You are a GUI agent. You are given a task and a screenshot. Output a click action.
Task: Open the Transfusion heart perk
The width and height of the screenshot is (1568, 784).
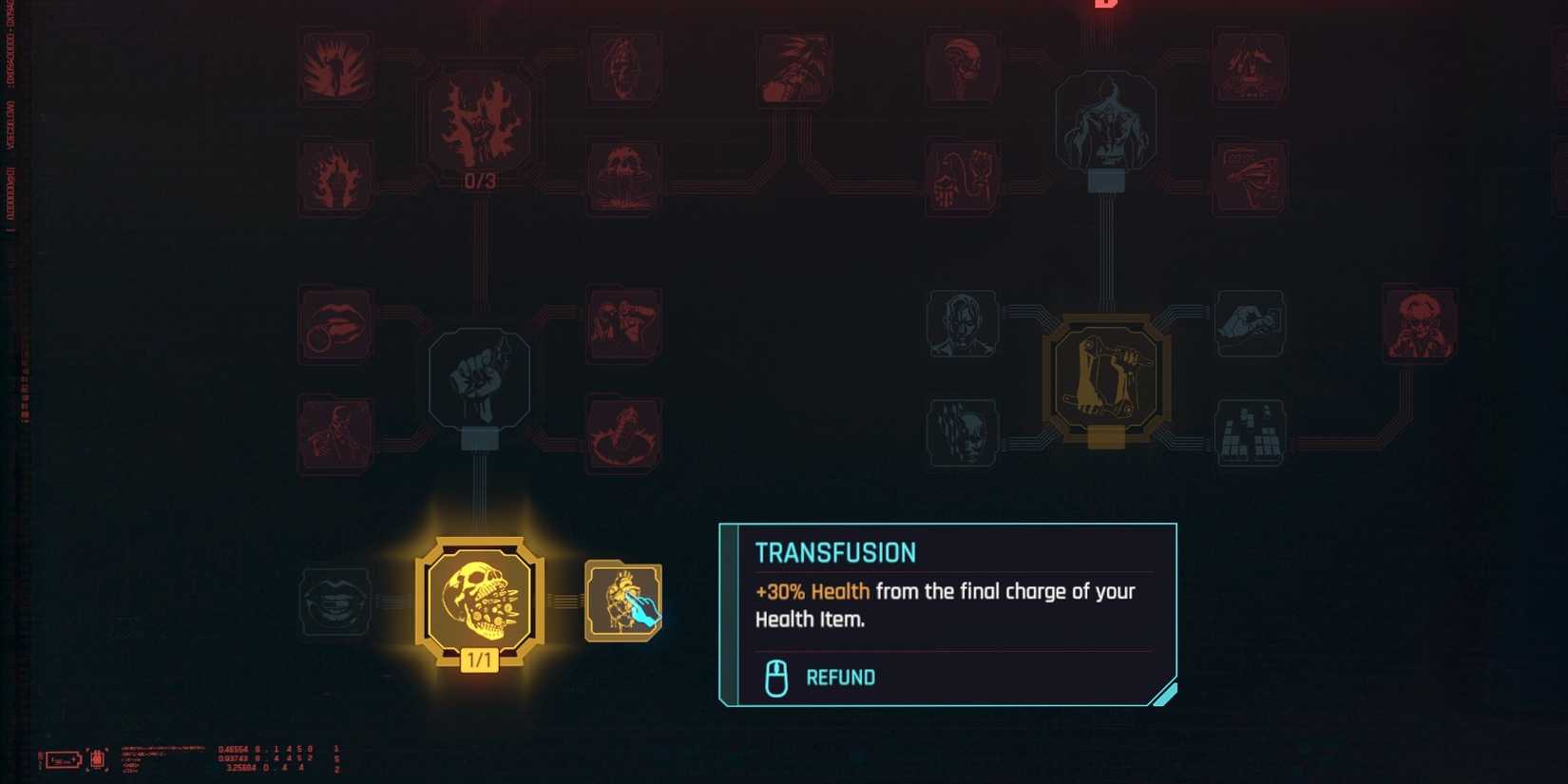622,602
